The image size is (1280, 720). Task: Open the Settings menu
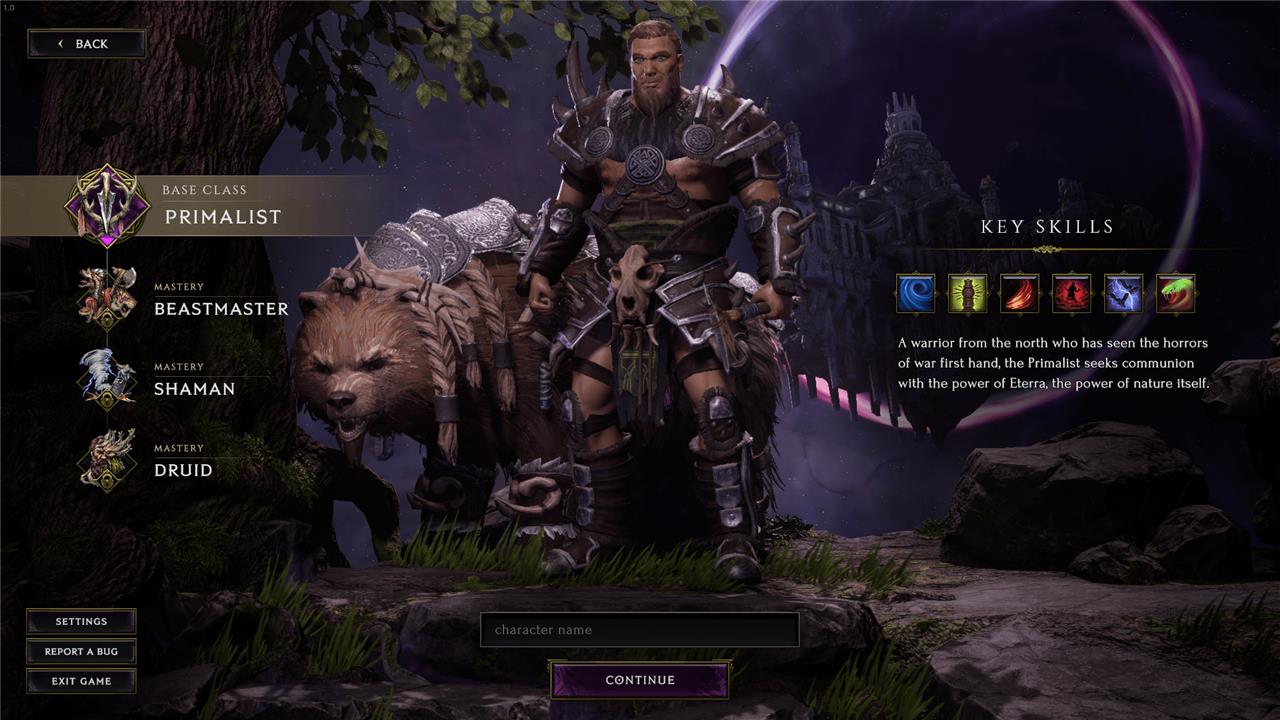tap(81, 621)
